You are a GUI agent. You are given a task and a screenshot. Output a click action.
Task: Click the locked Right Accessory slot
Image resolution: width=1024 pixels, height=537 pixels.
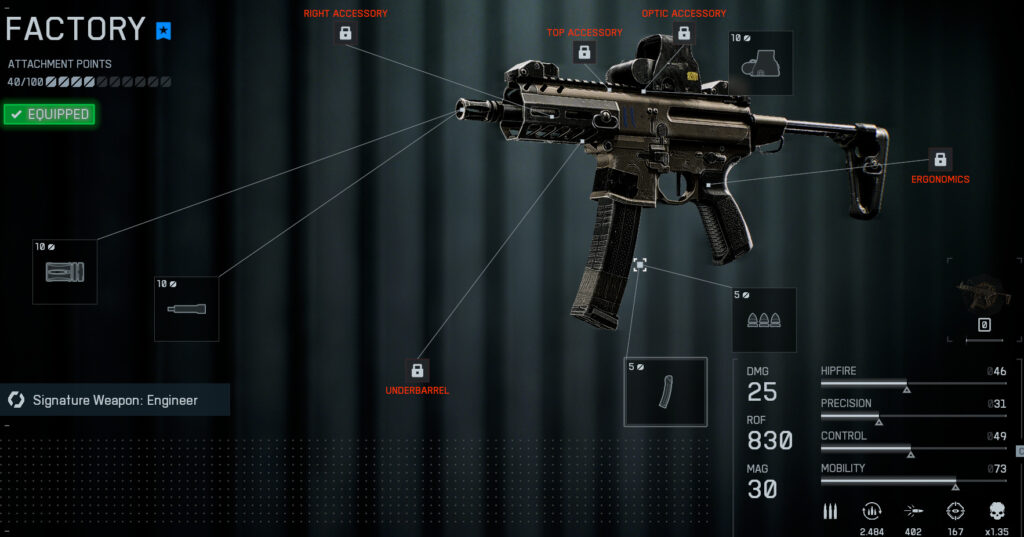(345, 33)
